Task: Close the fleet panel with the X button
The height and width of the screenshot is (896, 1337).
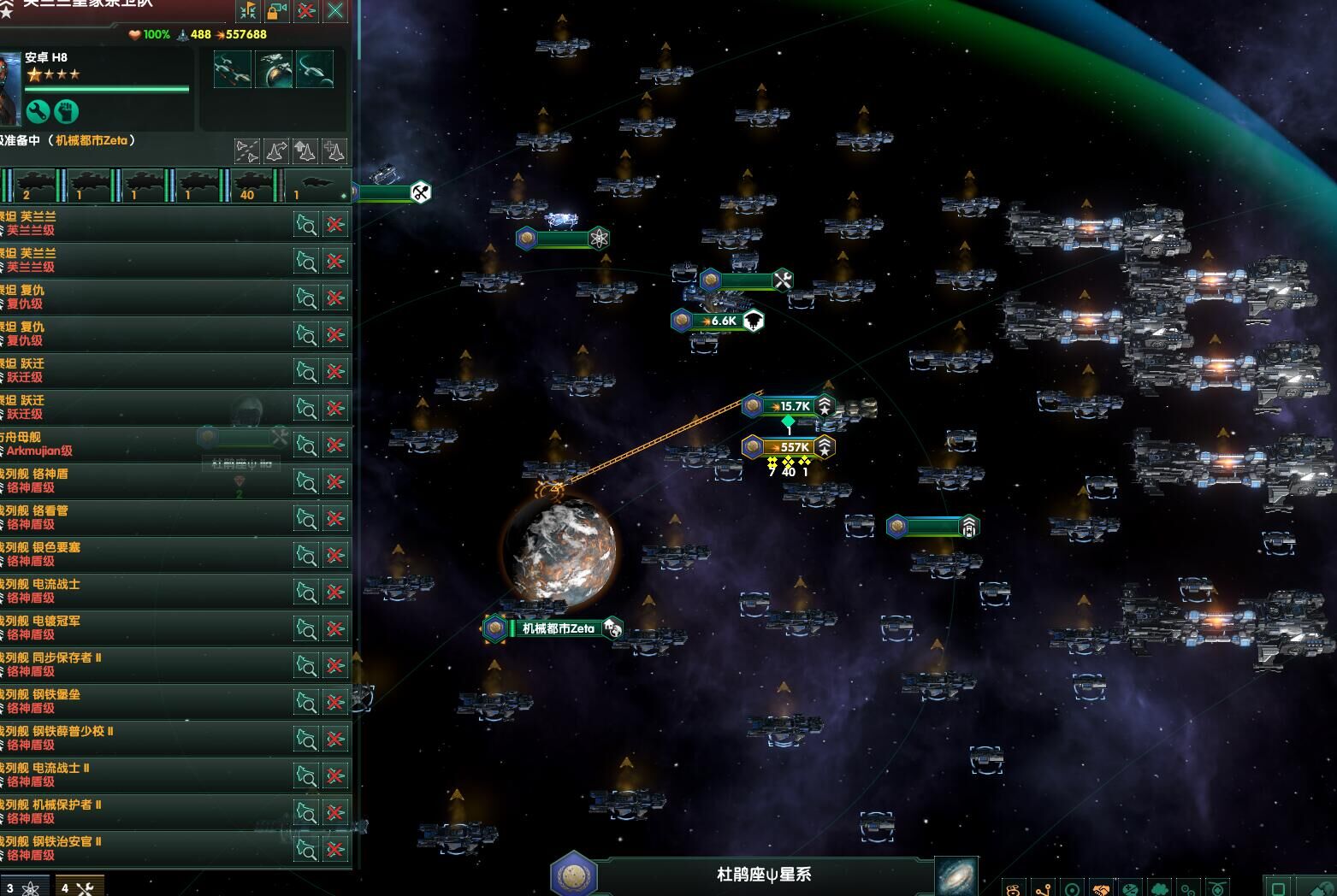Action: 335,10
